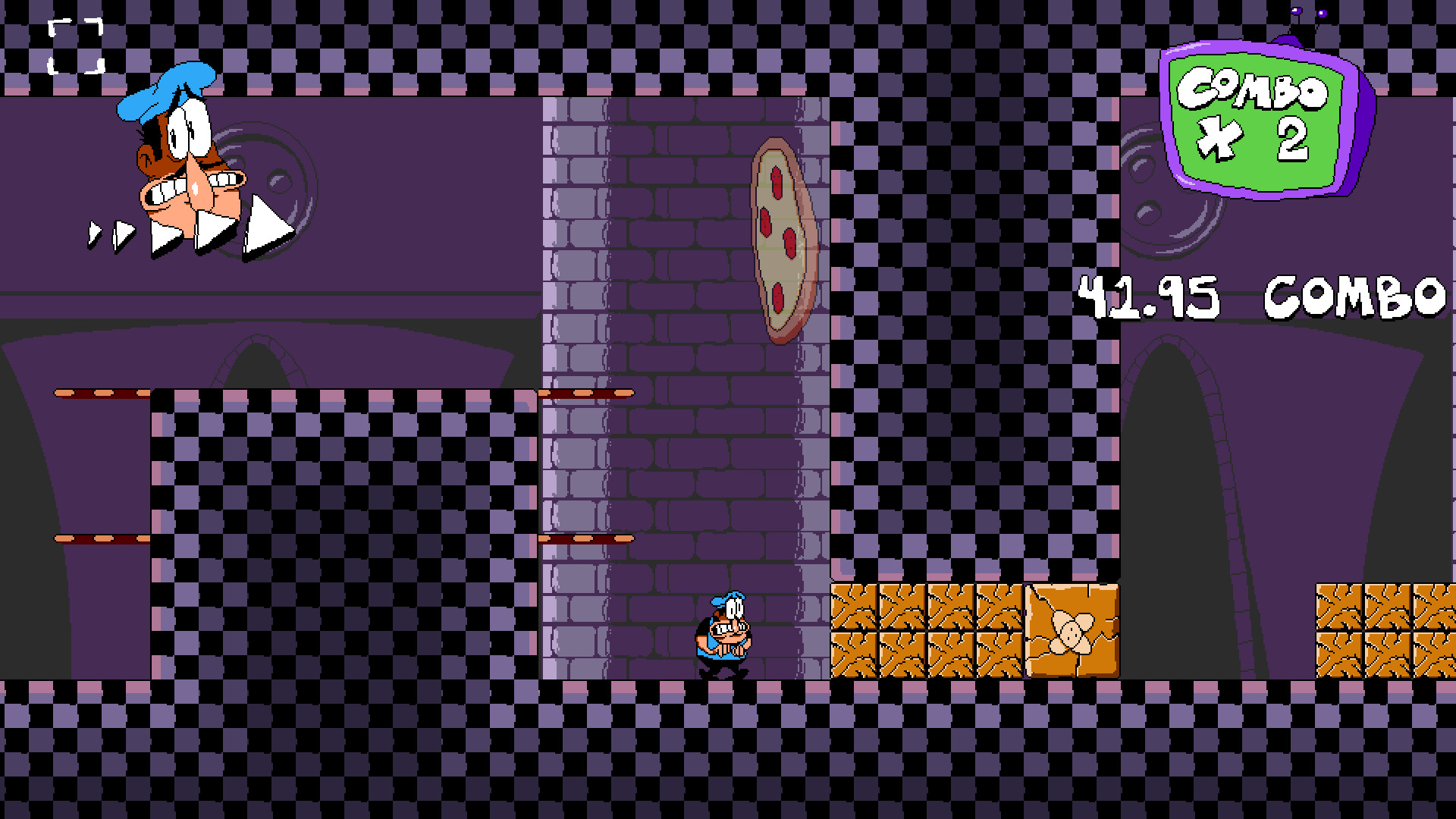Click Peppino's blue chef hat
Image resolution: width=1456 pixels, height=819 pixels.
168,91
